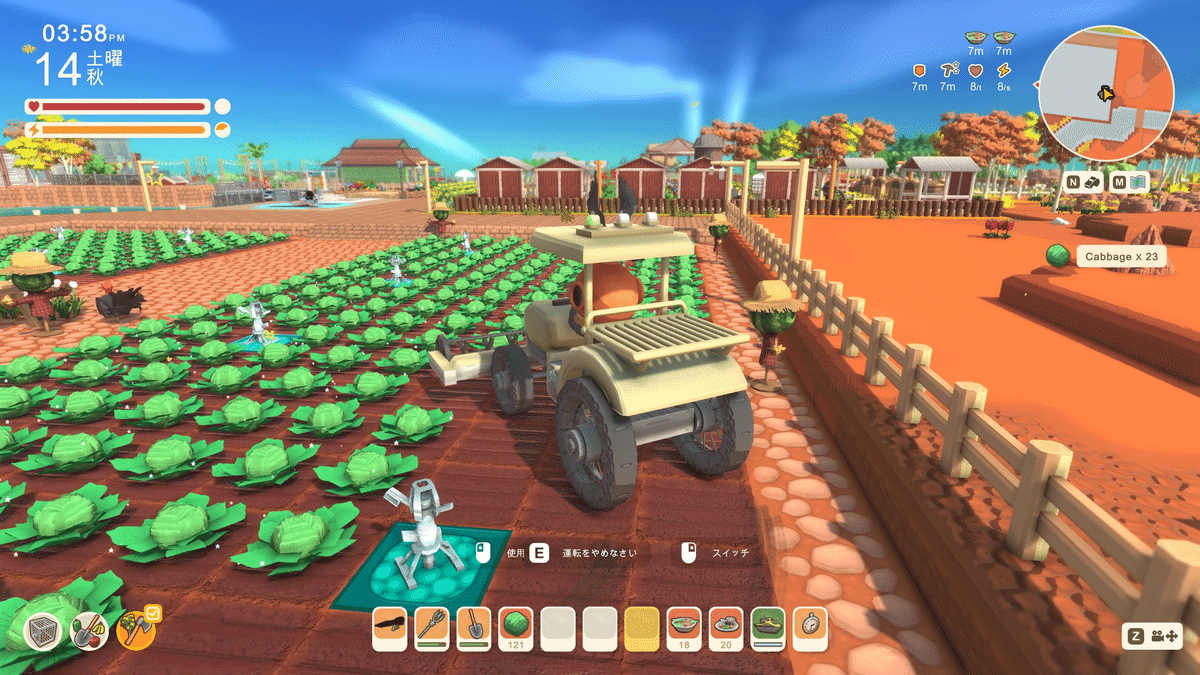1200x675 pixels.
Task: Select the plated meal slot with 20
Action: (726, 627)
